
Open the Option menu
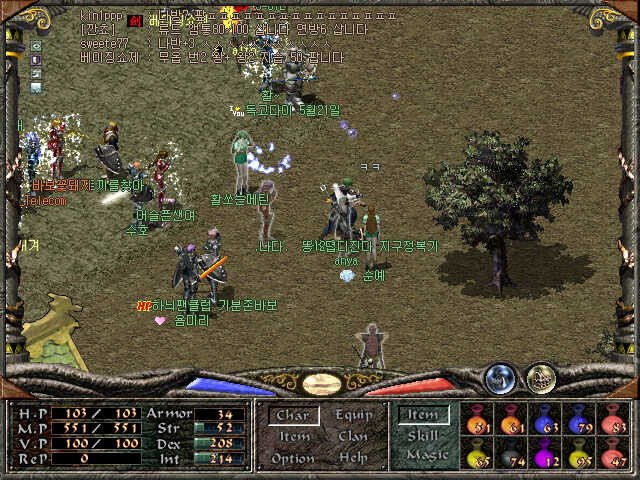click(293, 458)
